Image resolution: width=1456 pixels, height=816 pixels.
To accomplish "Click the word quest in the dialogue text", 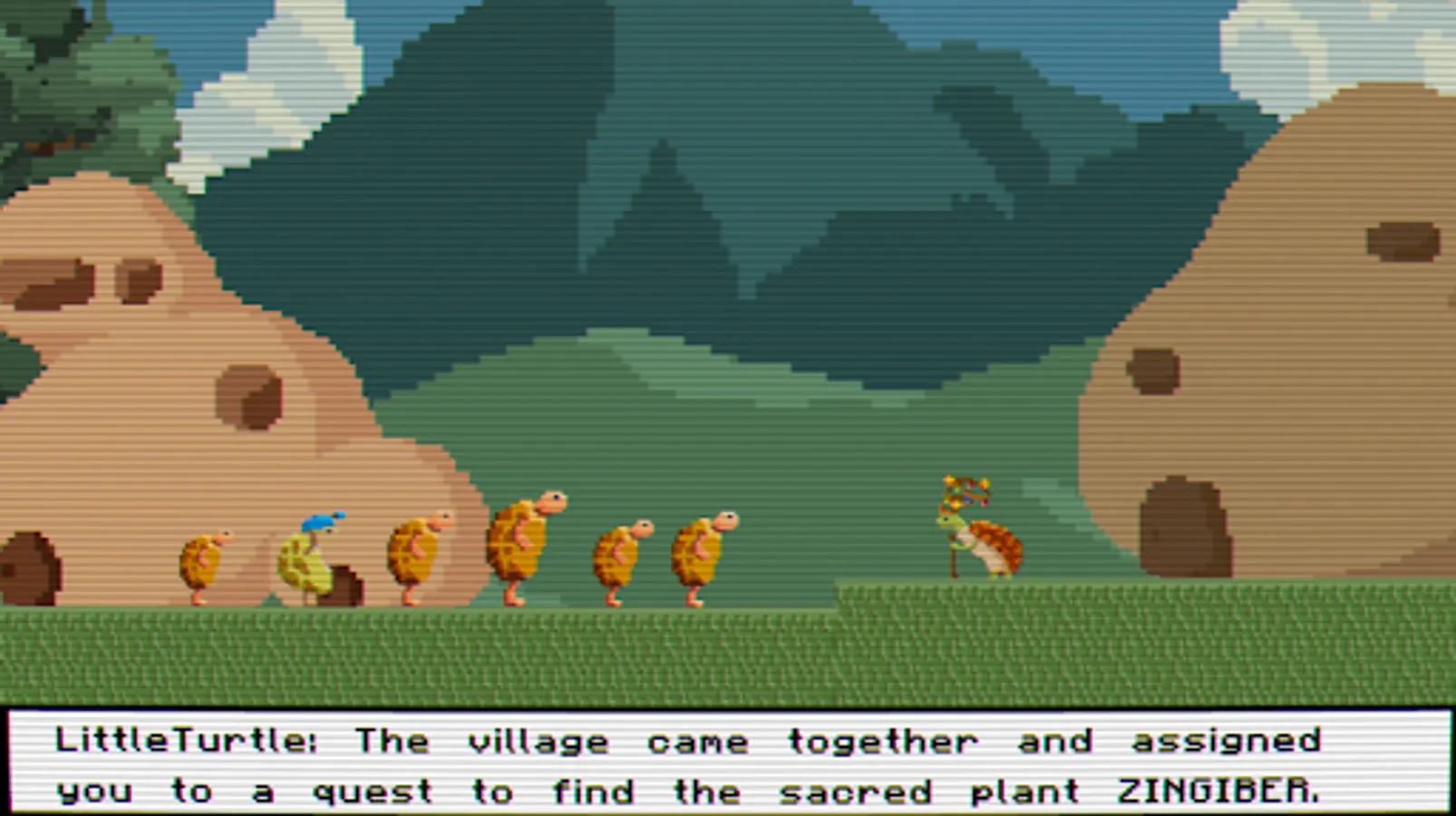I will coord(374,791).
